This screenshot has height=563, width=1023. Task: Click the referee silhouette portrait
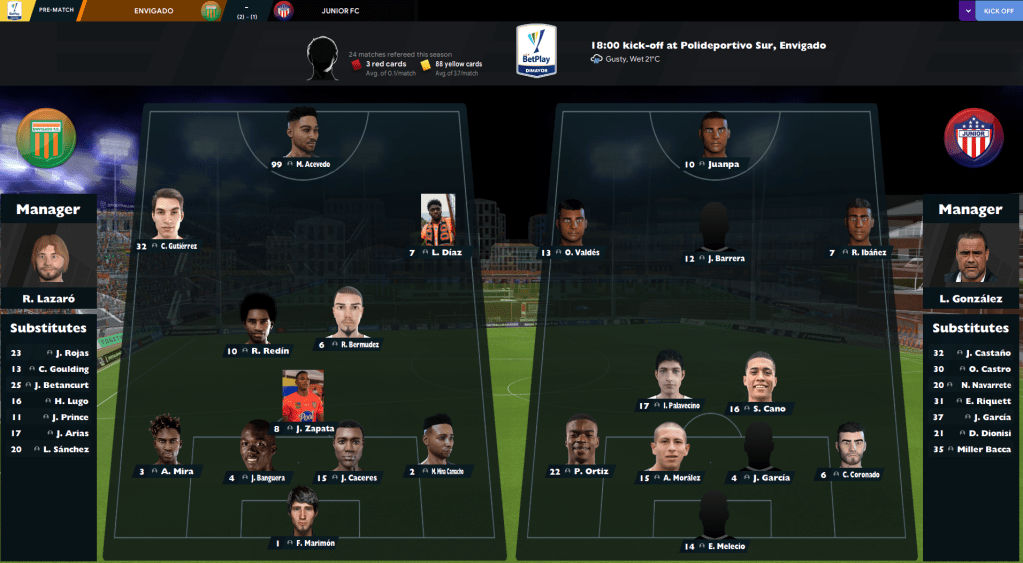pyautogui.click(x=323, y=59)
